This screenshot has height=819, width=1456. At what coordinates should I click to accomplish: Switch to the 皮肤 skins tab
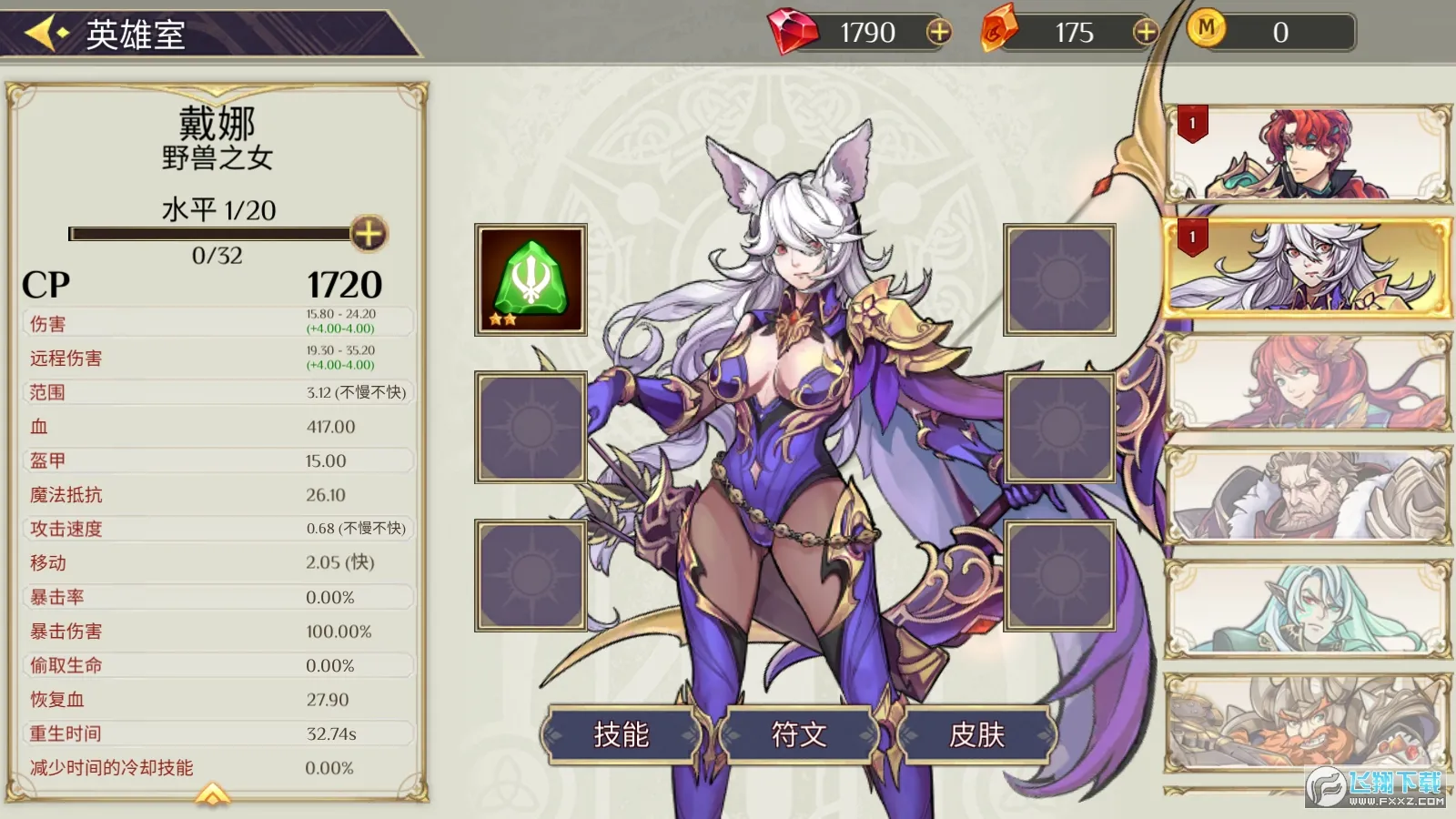(976, 733)
